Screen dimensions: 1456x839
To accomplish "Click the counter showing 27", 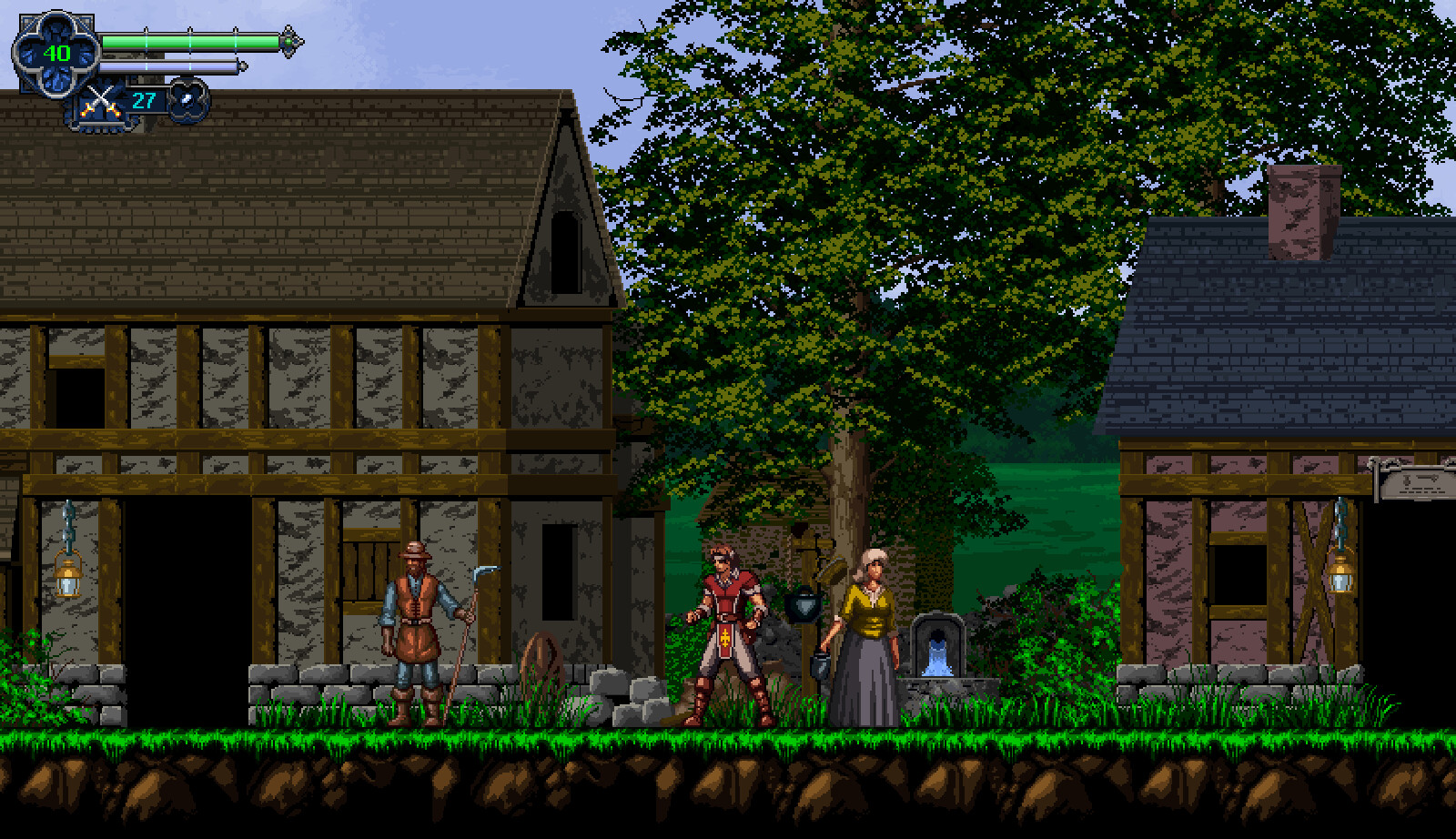I will 142,100.
